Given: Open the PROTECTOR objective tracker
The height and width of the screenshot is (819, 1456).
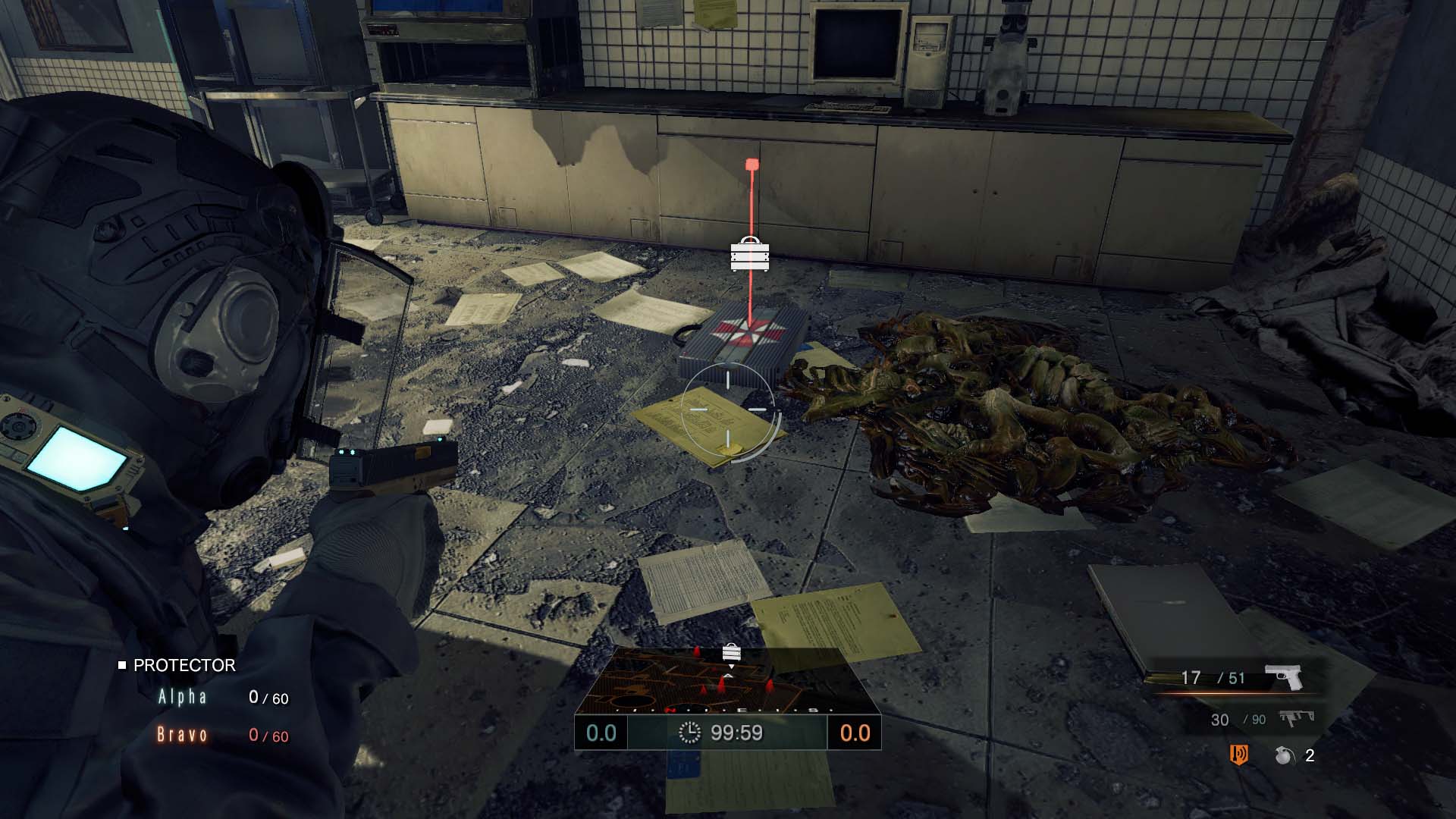Looking at the screenshot, I should [x=184, y=665].
